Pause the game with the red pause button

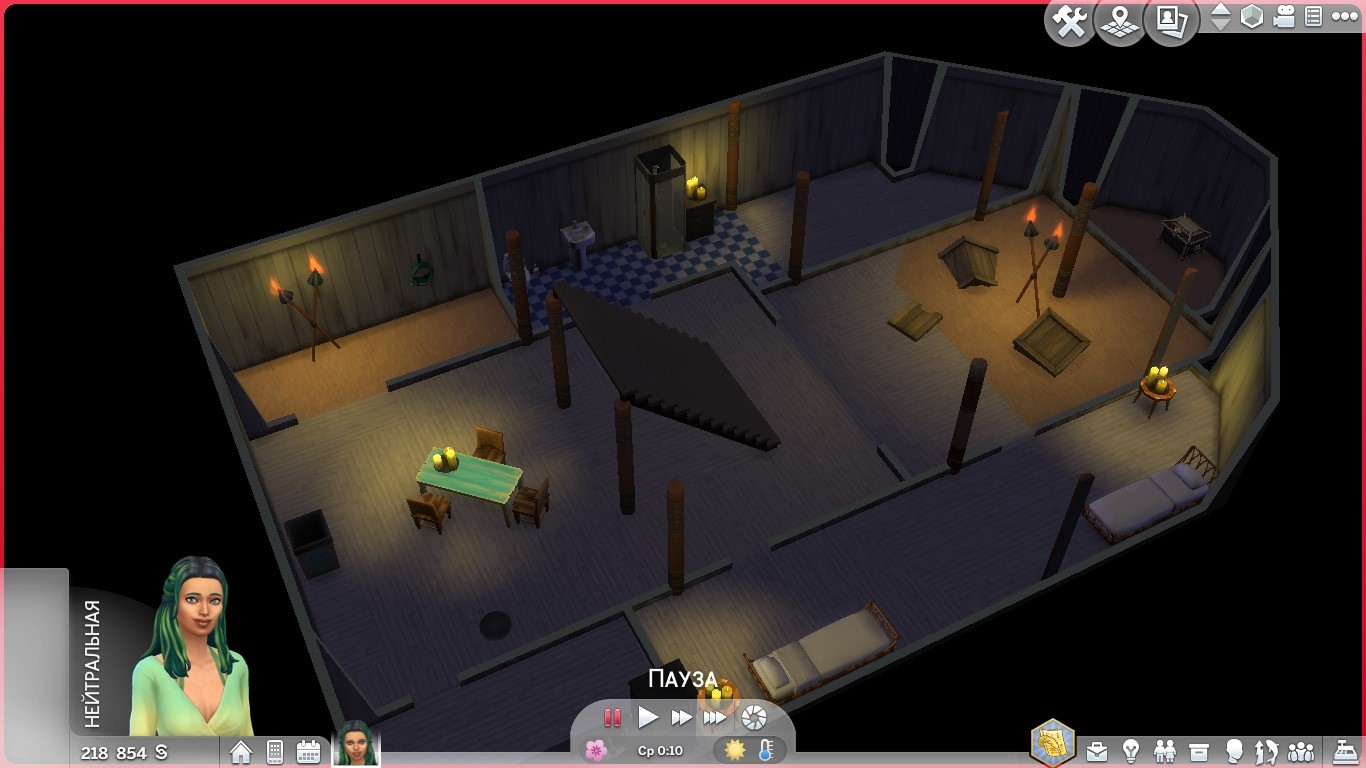[612, 717]
